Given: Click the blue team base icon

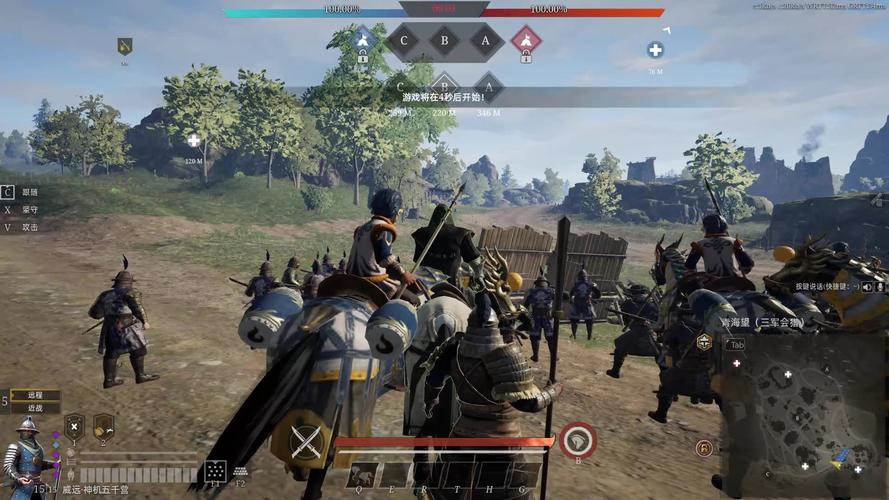Looking at the screenshot, I should point(363,39).
